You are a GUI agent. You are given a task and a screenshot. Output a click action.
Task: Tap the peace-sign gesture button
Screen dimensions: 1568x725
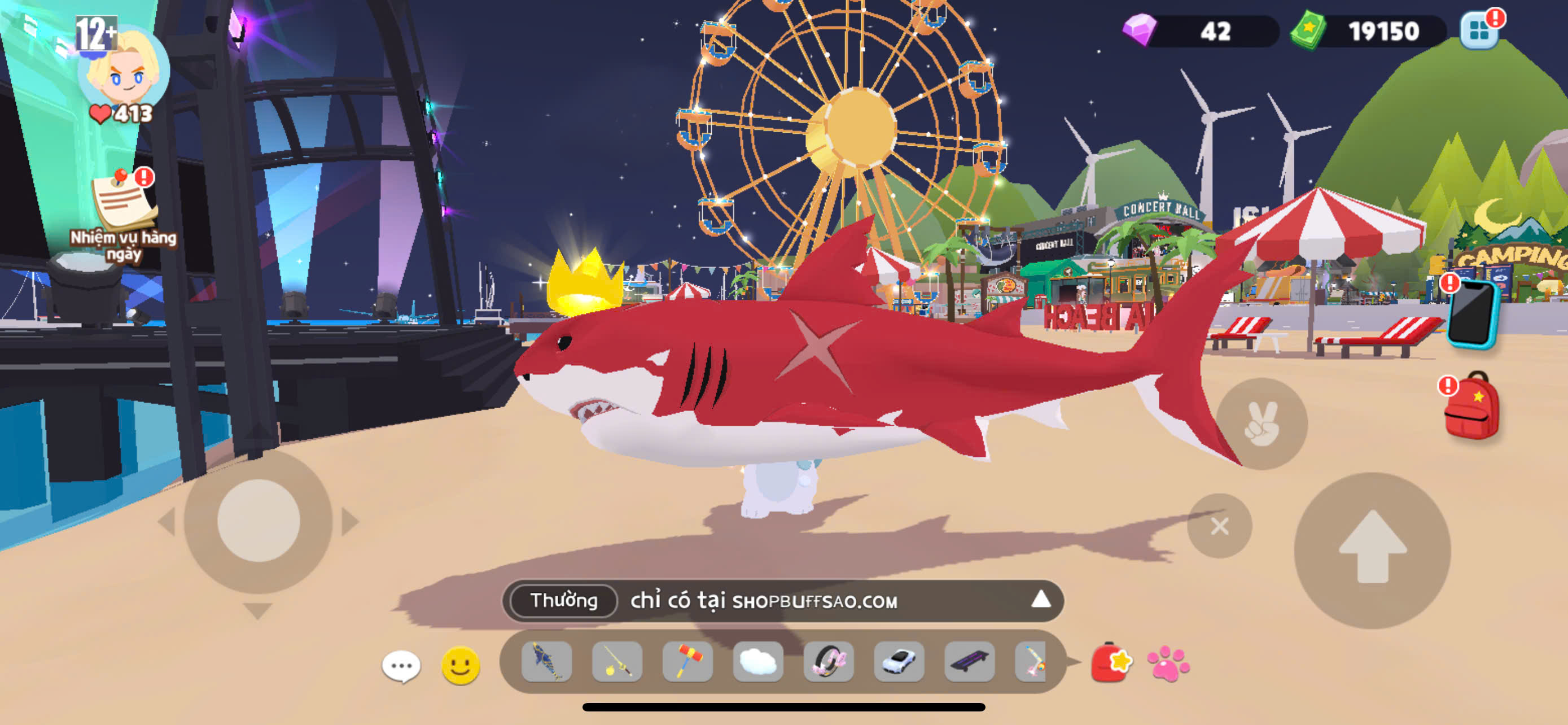coord(1261,423)
